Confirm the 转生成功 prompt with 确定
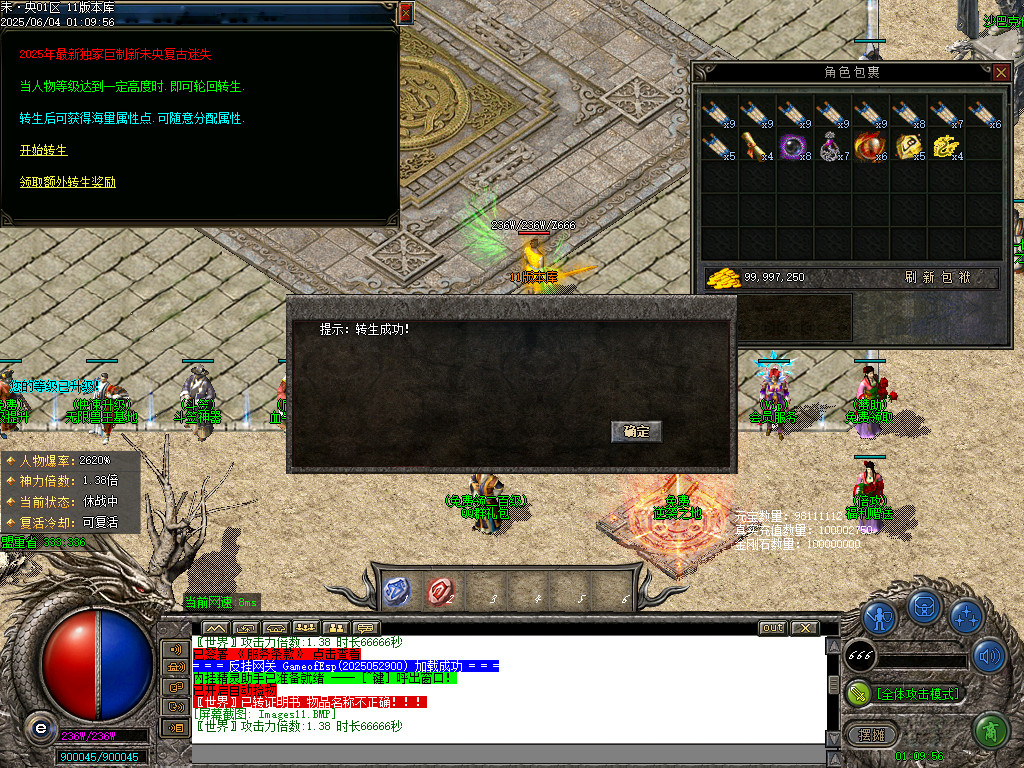The image size is (1024, 768). tap(636, 432)
